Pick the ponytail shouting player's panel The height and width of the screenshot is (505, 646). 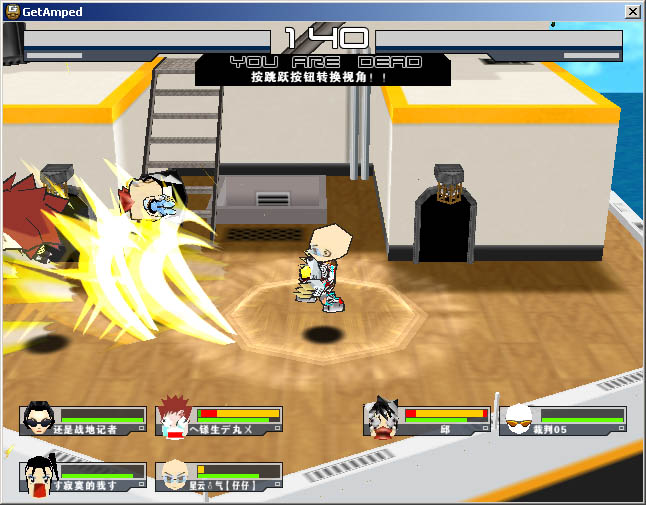click(x=84, y=476)
